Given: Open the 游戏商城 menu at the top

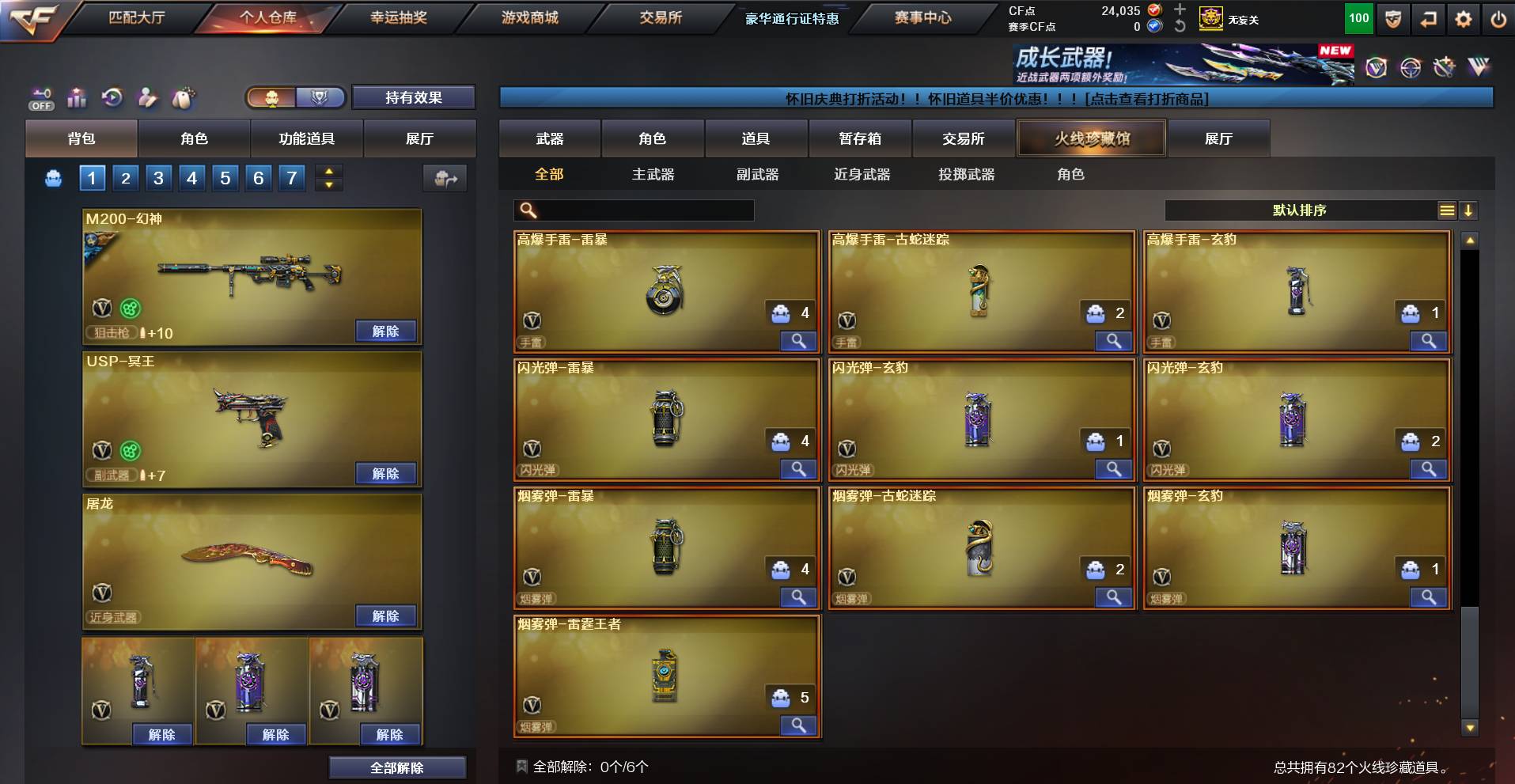Looking at the screenshot, I should click(x=530, y=17).
